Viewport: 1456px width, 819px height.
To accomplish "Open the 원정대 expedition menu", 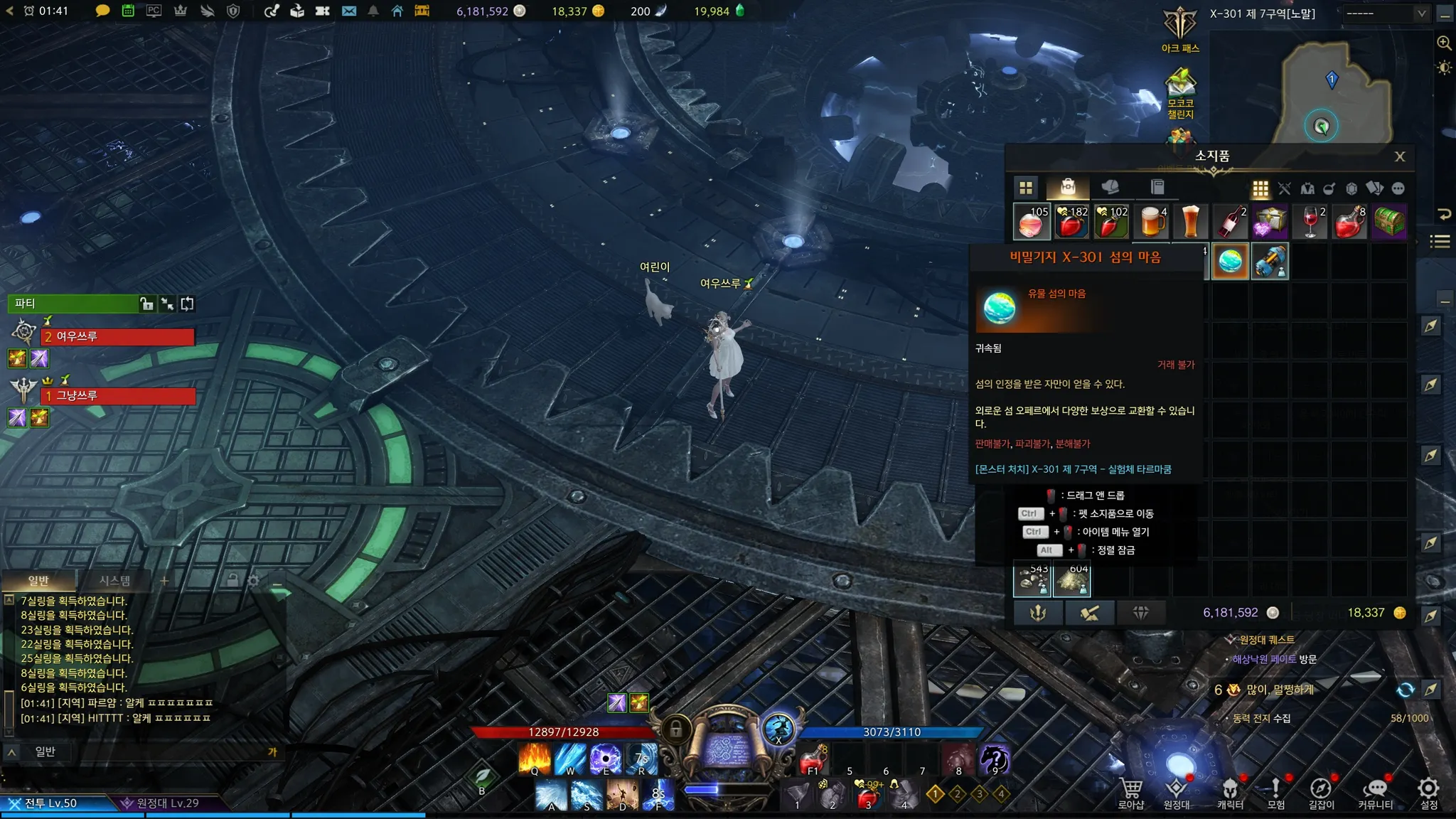I will pyautogui.click(x=1177, y=792).
